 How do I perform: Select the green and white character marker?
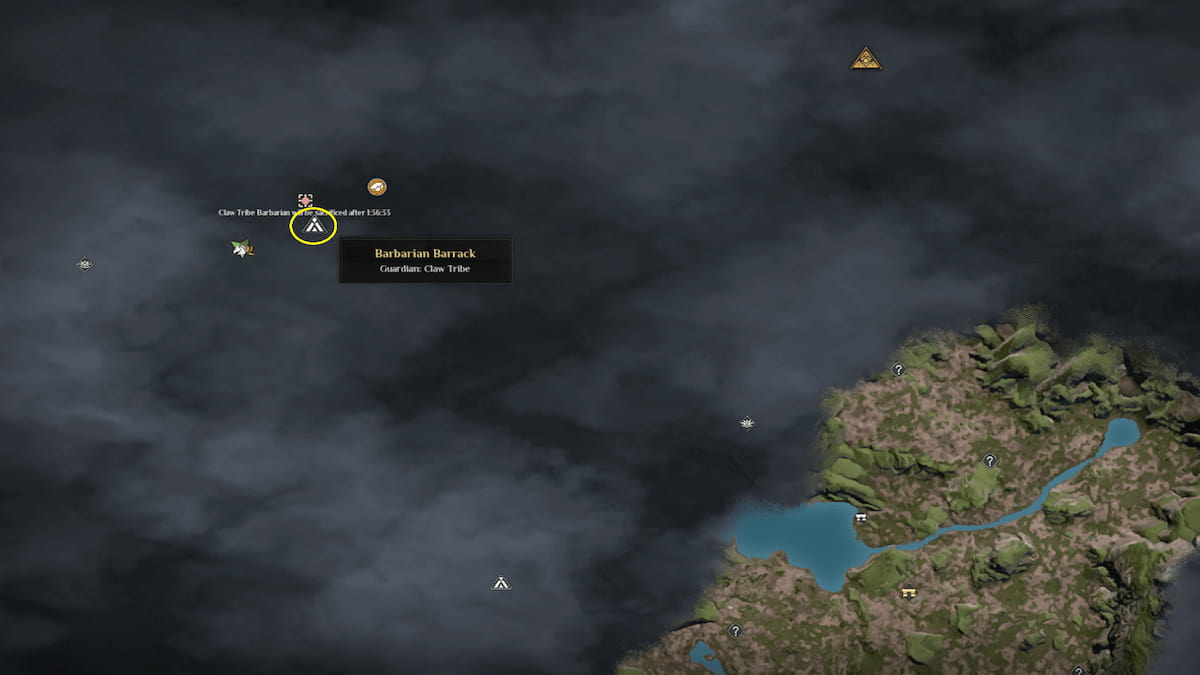click(241, 248)
